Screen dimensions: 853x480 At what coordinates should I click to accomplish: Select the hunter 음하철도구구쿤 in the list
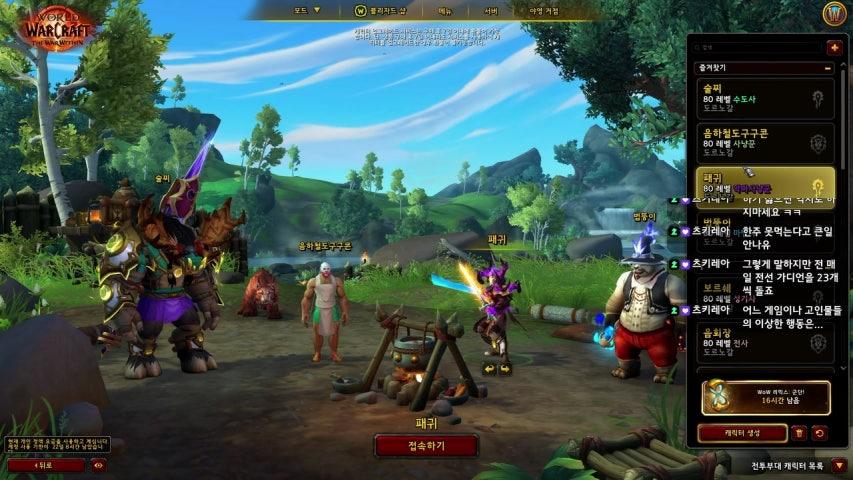point(765,142)
